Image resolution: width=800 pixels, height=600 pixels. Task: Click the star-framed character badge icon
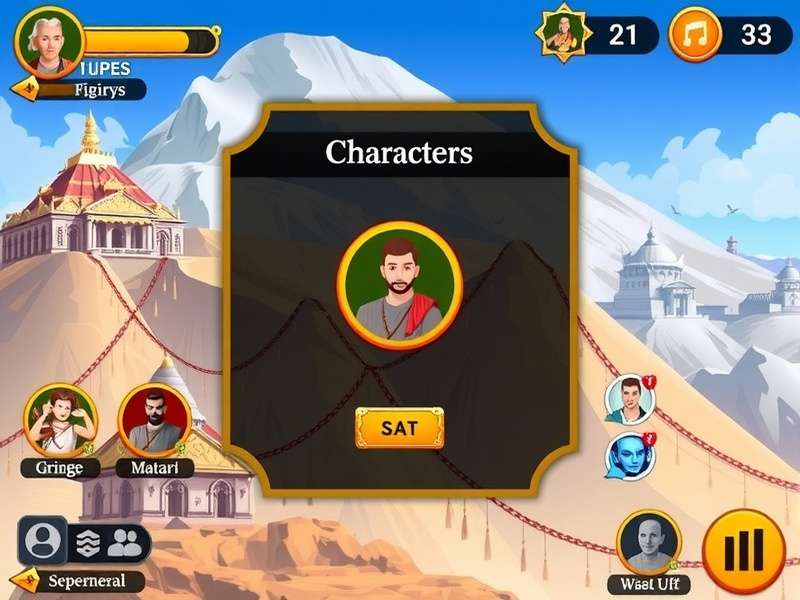562,34
